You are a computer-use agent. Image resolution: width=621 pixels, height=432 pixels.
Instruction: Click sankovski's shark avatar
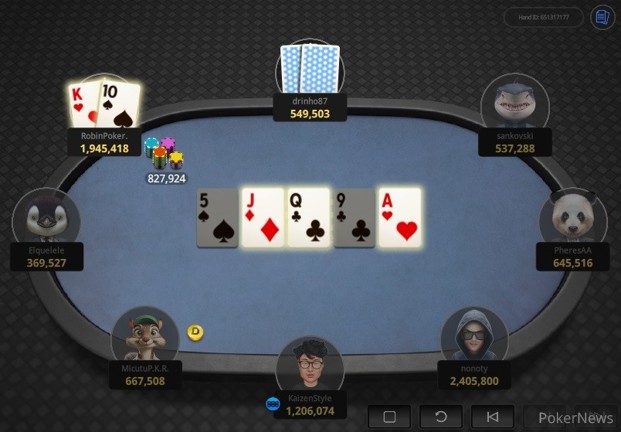point(514,106)
